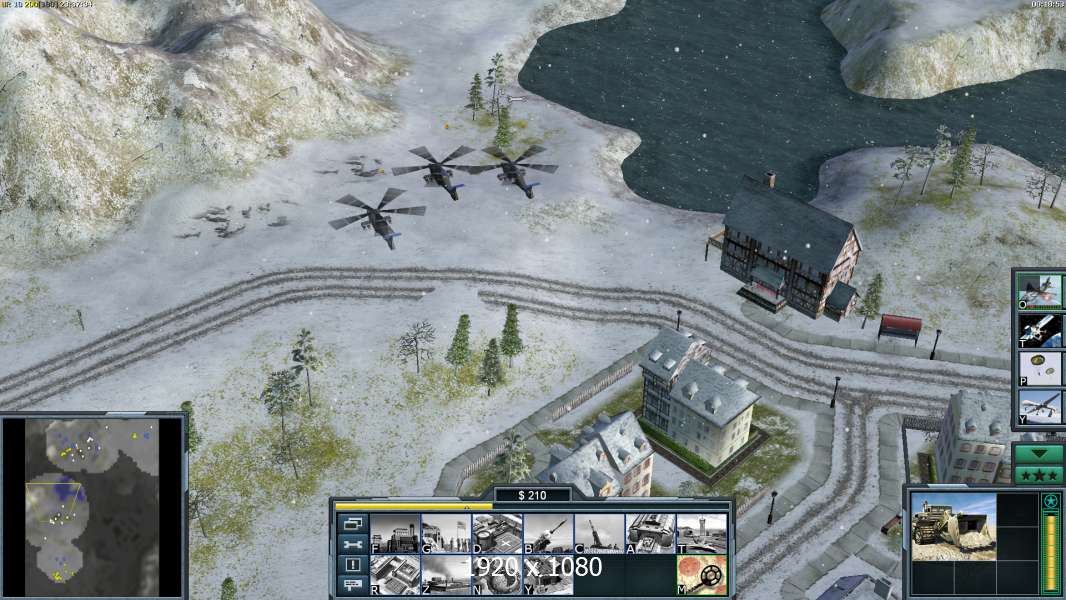Select the bunker icon labeled Y
The width and height of the screenshot is (1066, 600).
(548, 575)
